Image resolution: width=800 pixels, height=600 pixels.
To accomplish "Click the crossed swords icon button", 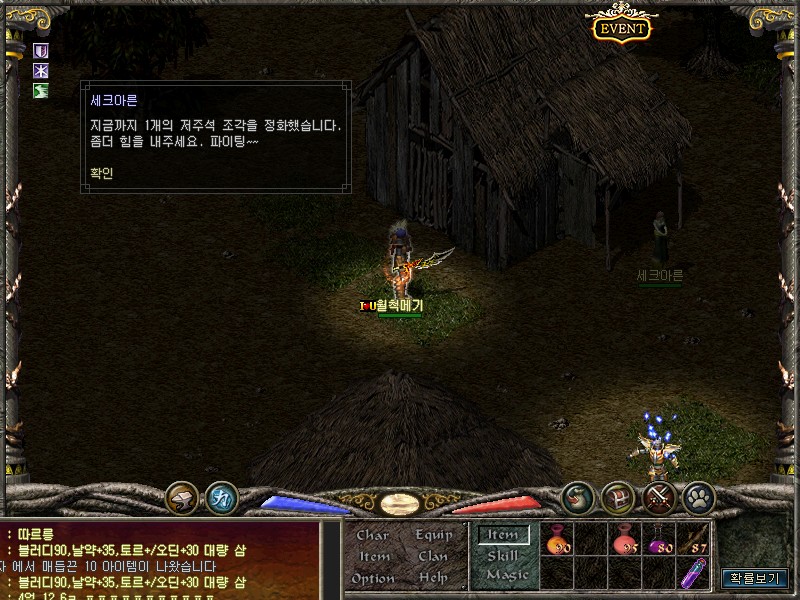I will click(x=659, y=497).
